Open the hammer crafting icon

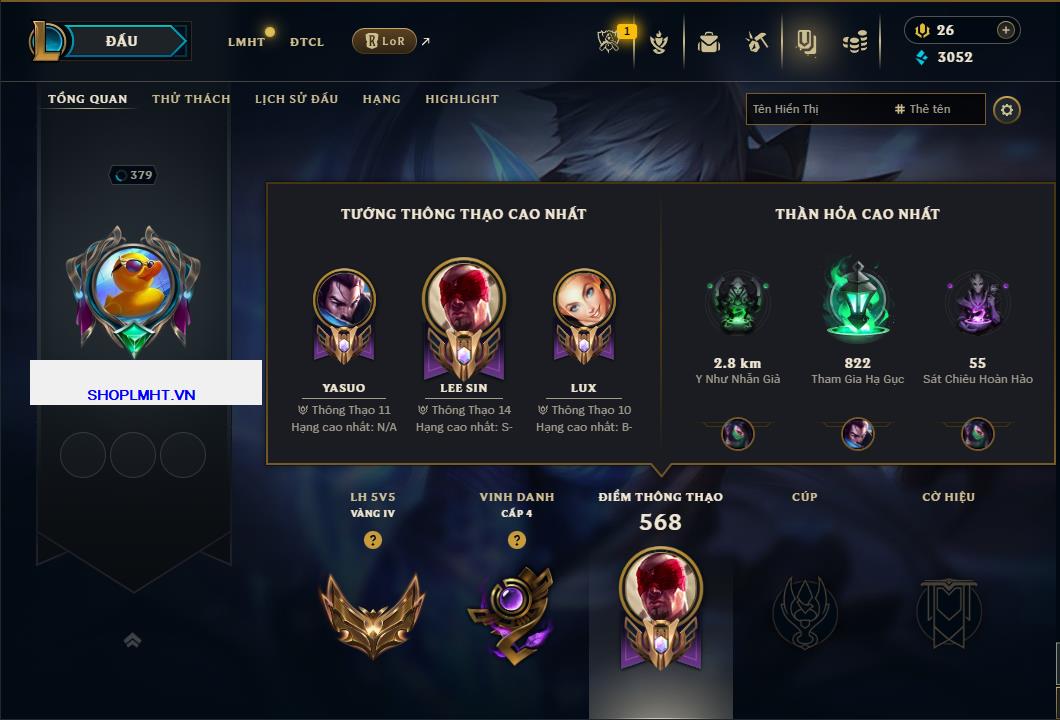pyautogui.click(x=757, y=42)
